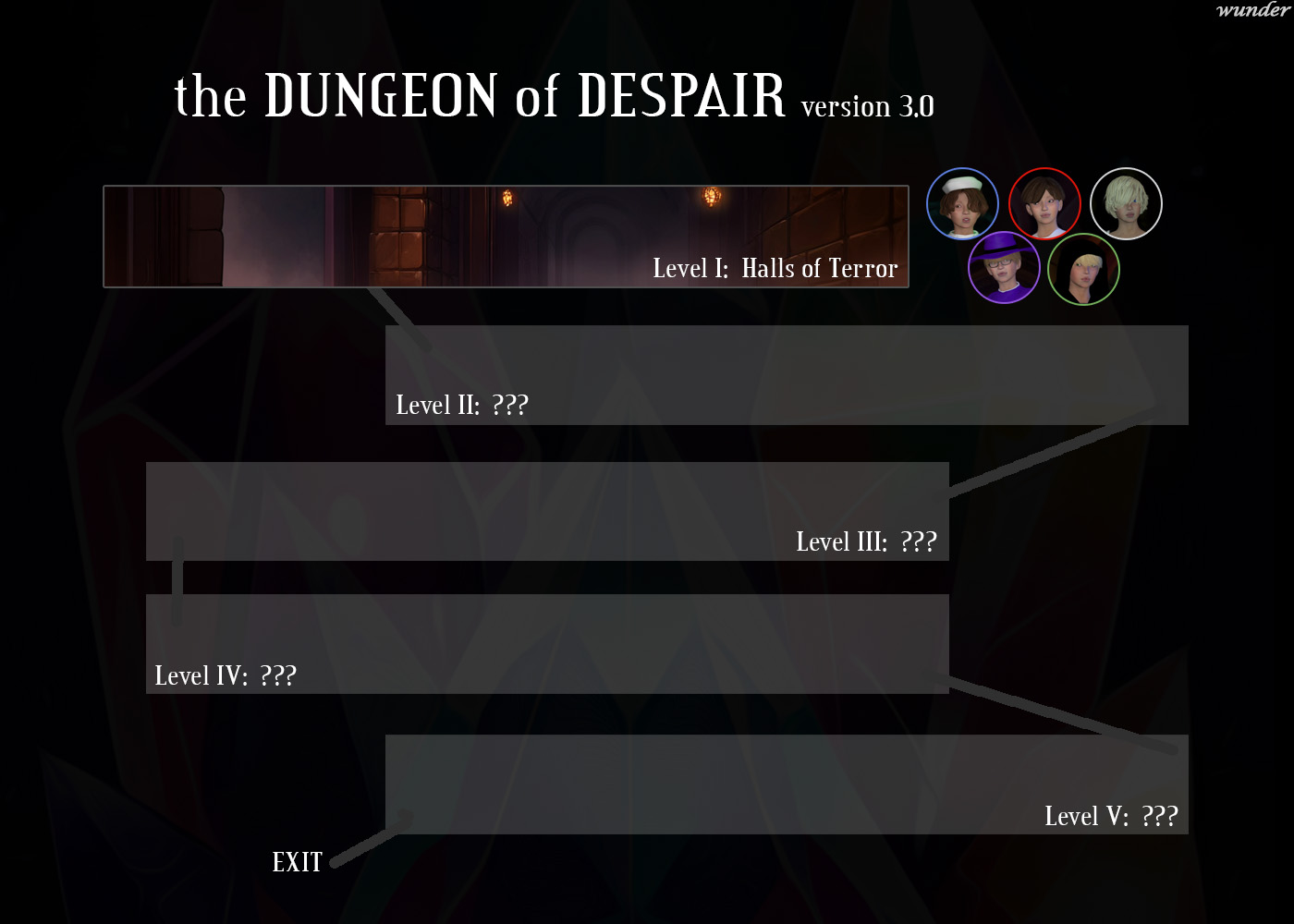This screenshot has height=924, width=1294.
Task: Select the white-ringed blonde character portrait
Action: point(1126,205)
